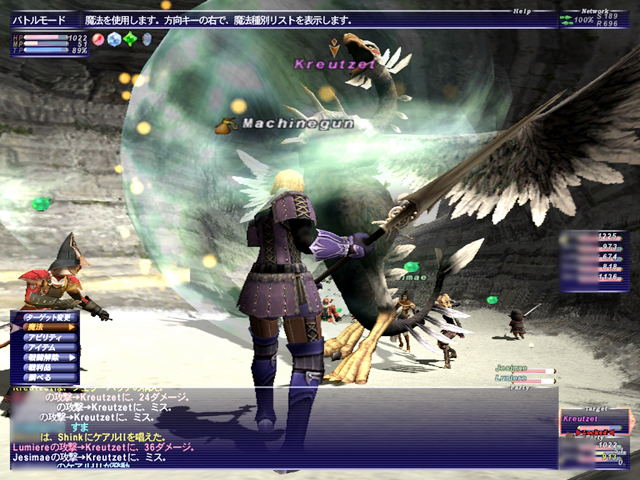Click the blue crystal status effect icon
Image resolution: width=640 pixels, height=480 pixels.
pyautogui.click(x=114, y=39)
